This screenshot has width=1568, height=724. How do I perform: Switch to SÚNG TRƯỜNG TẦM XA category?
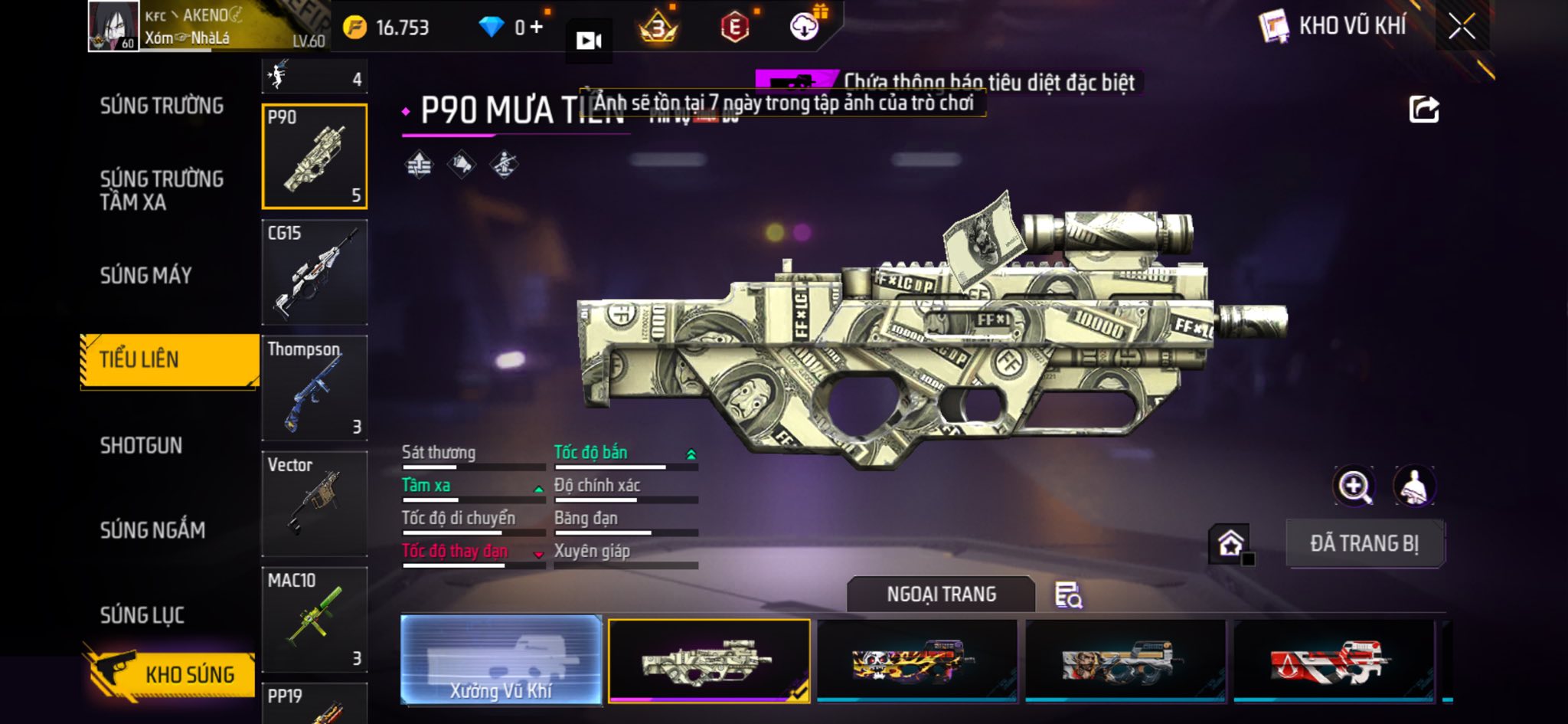click(x=162, y=190)
